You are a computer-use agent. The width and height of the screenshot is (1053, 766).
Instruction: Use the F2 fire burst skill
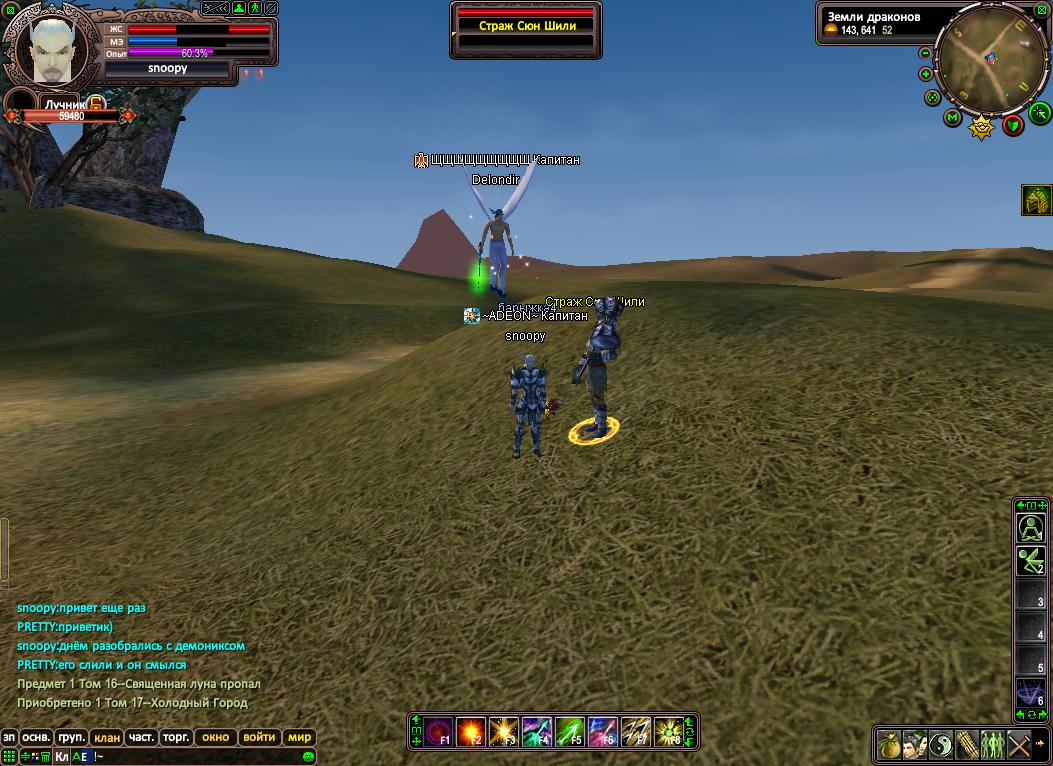(470, 732)
